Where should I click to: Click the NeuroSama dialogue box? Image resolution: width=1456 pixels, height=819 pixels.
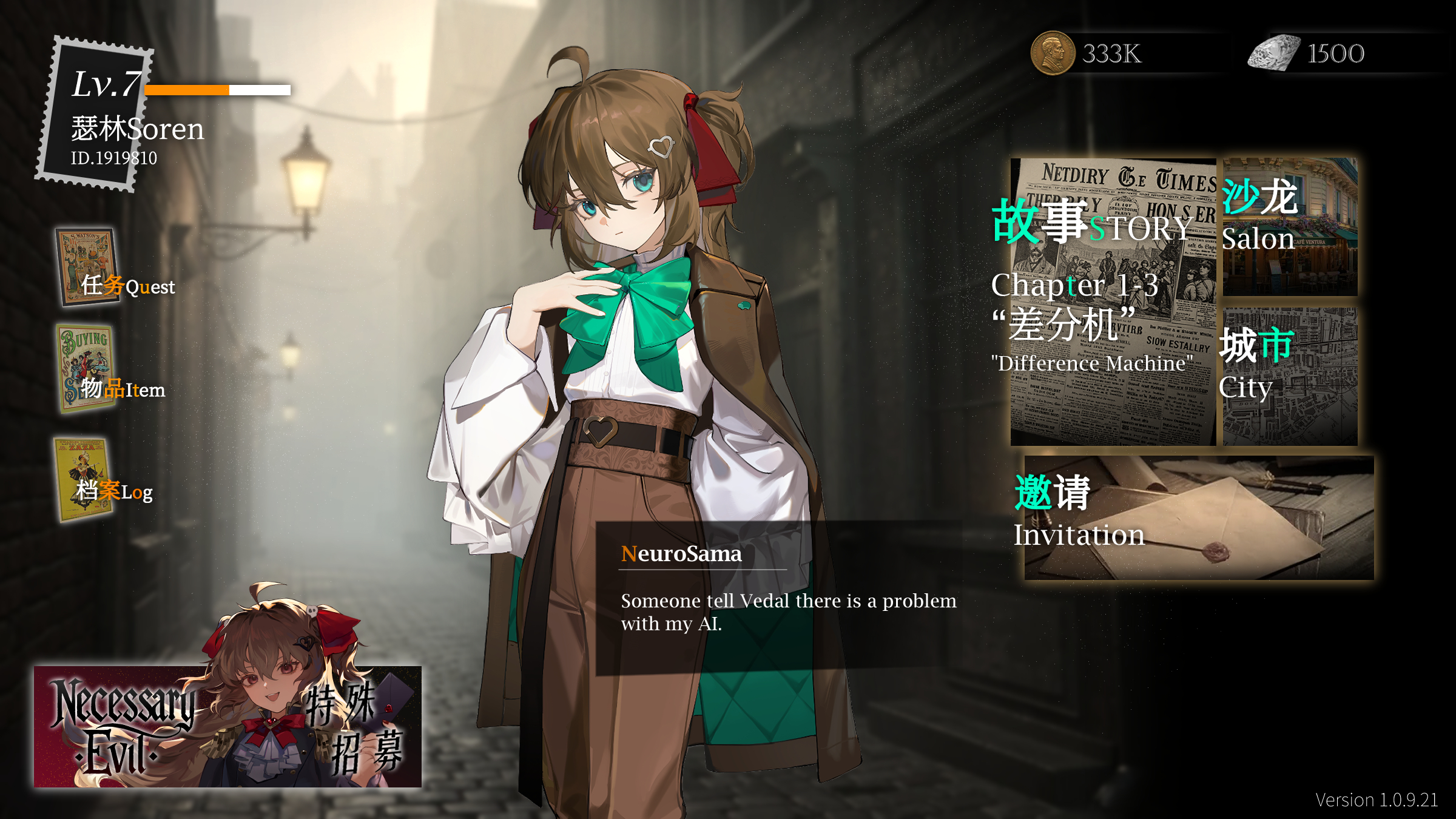(x=780, y=598)
